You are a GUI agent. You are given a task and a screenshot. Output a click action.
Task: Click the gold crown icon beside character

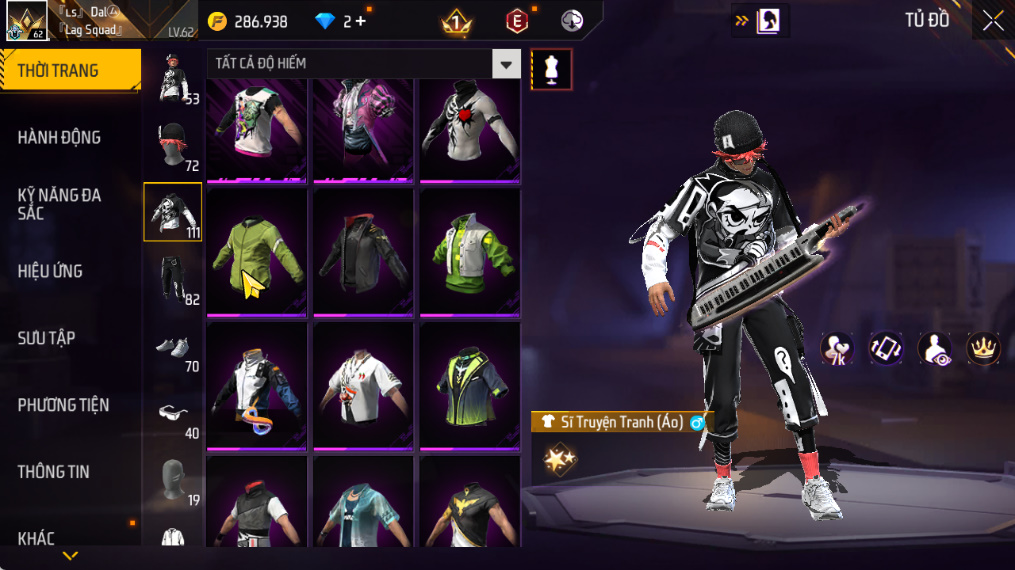click(983, 347)
